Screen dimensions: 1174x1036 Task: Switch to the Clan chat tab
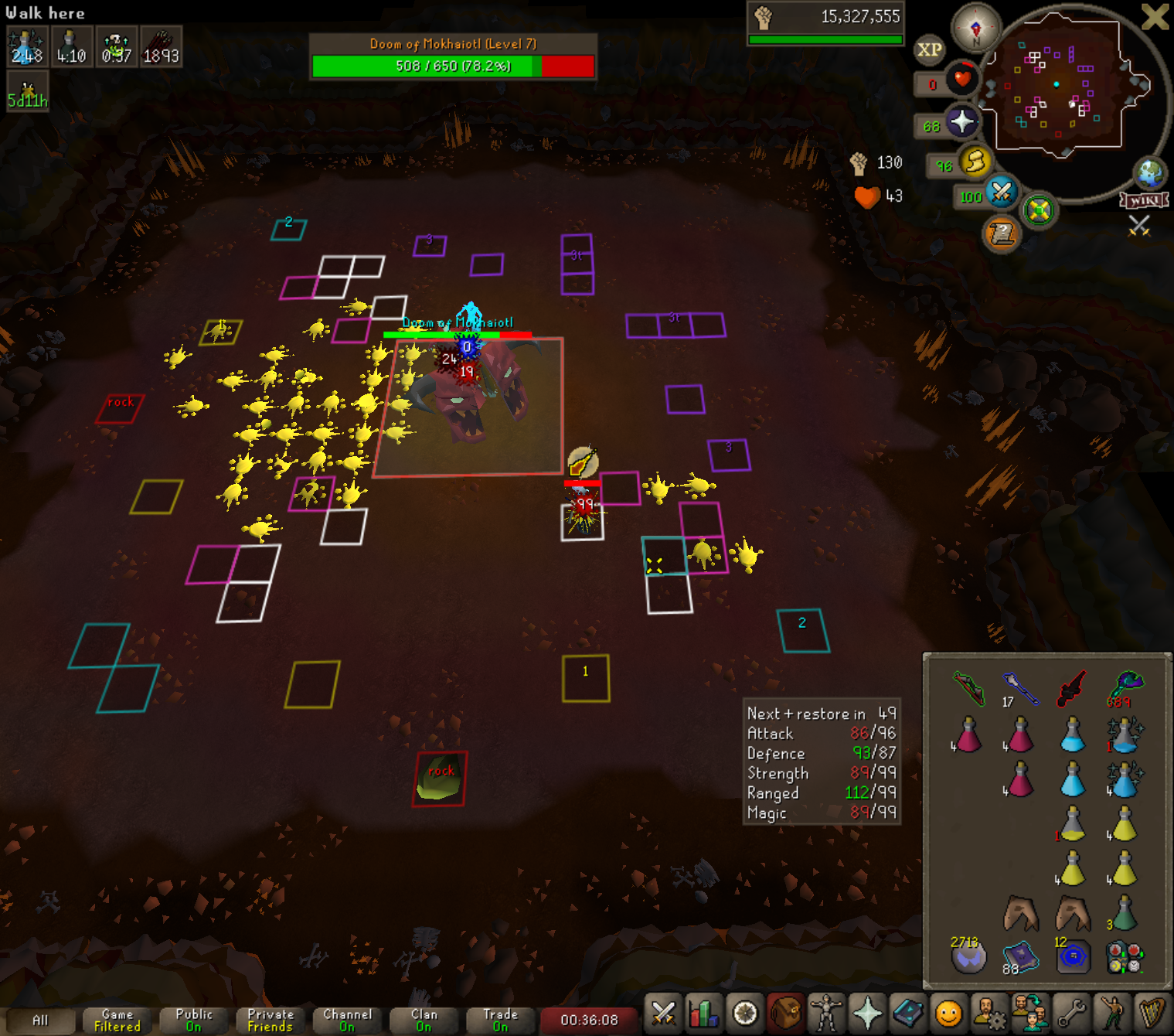(x=424, y=1020)
